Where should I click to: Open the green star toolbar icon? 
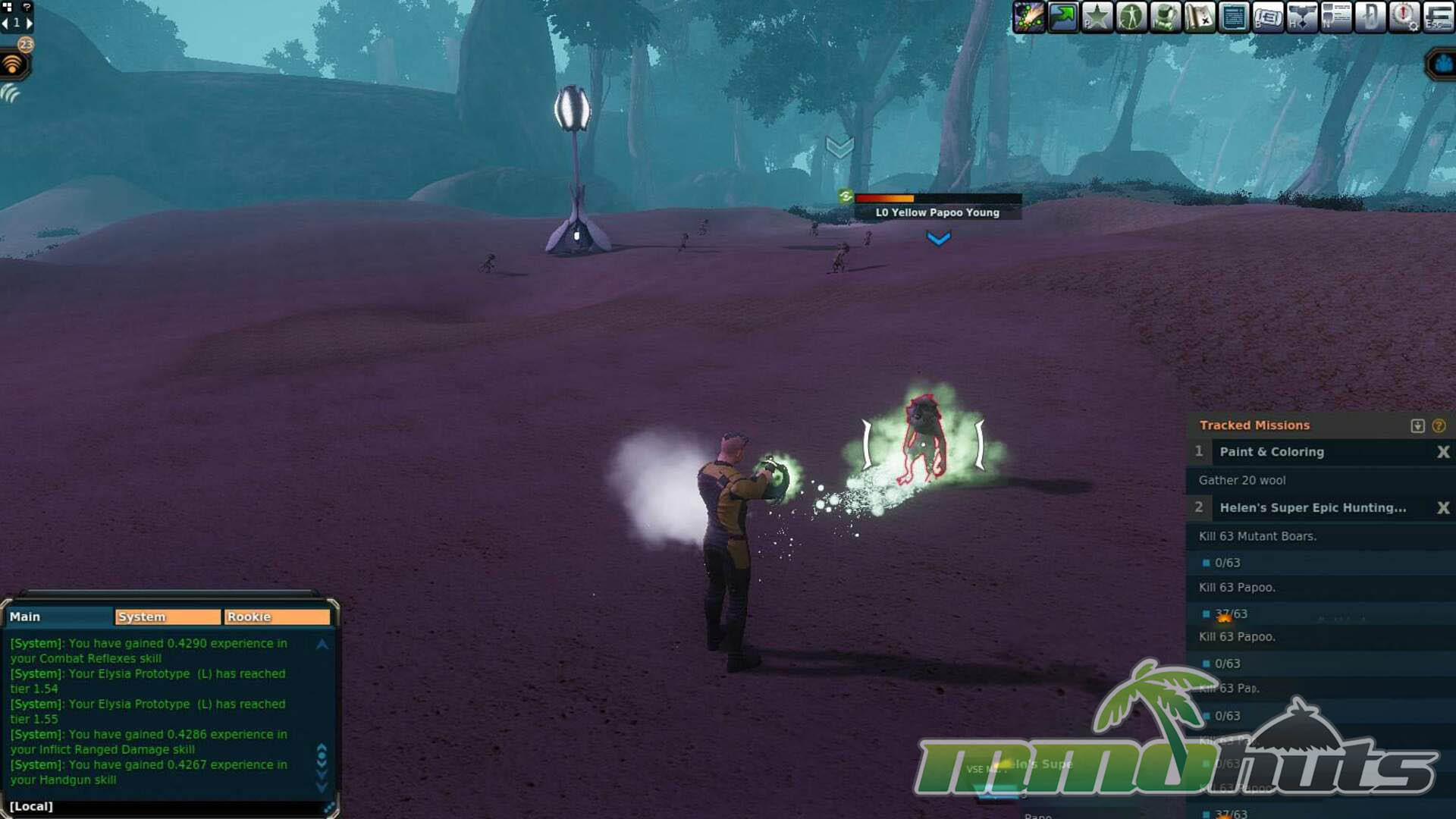point(1097,17)
